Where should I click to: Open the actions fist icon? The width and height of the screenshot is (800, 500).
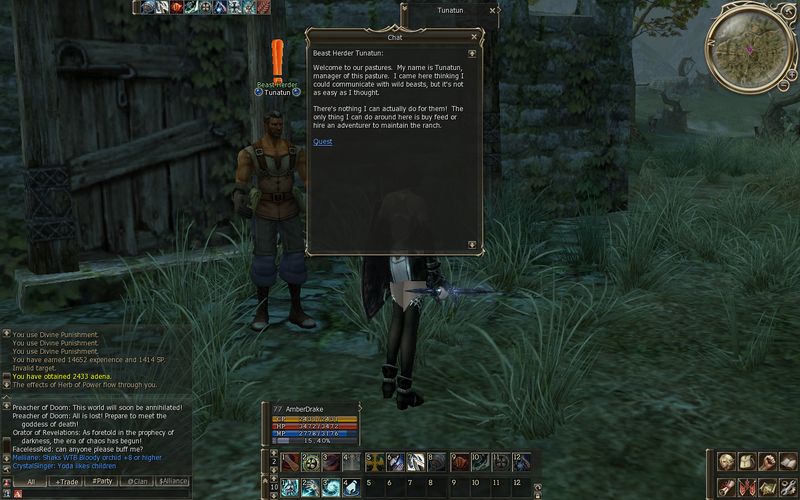770,462
